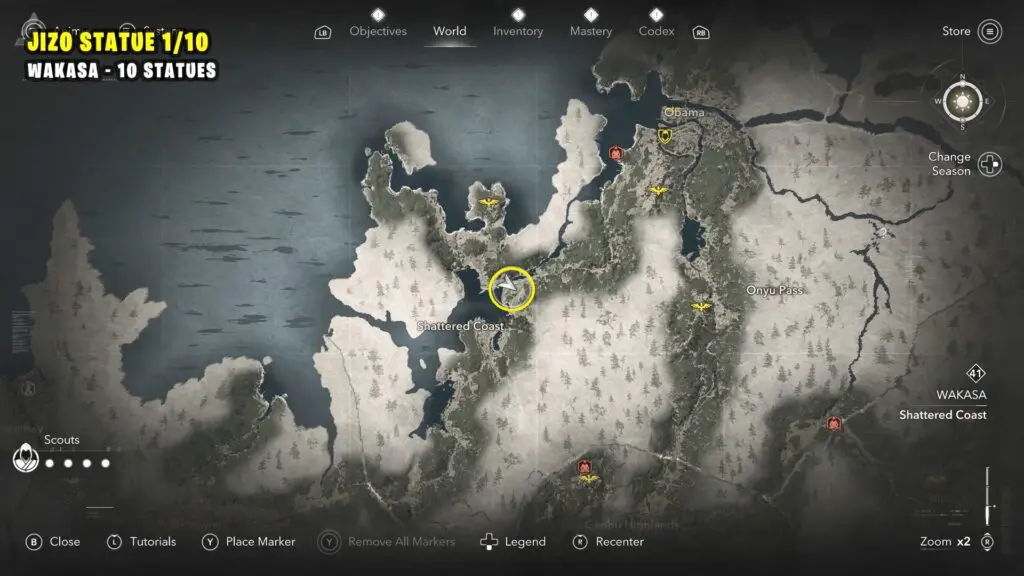The image size is (1024, 576).
Task: Click the Change Season button
Action: point(990,164)
